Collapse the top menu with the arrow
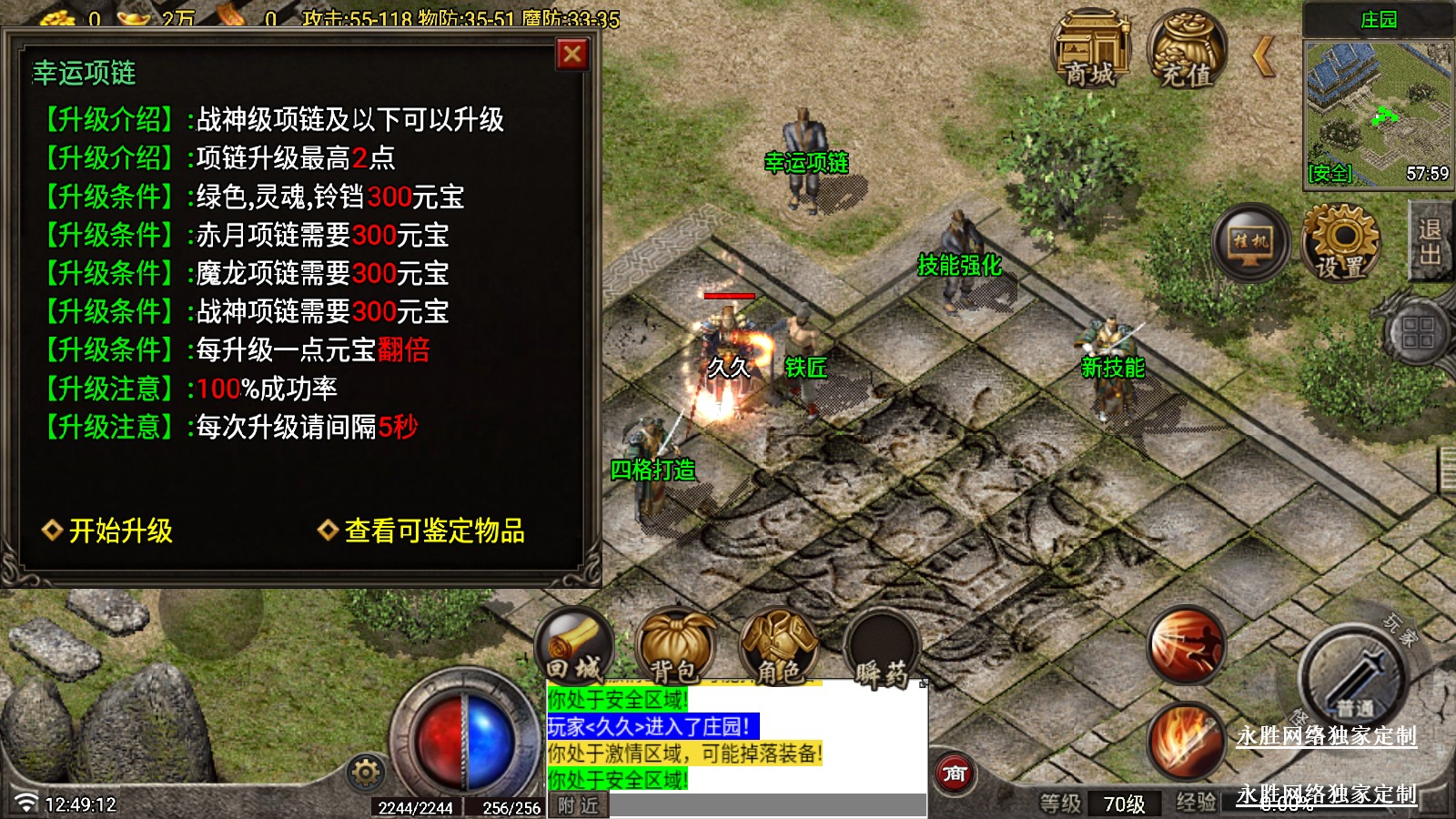 point(1263,56)
